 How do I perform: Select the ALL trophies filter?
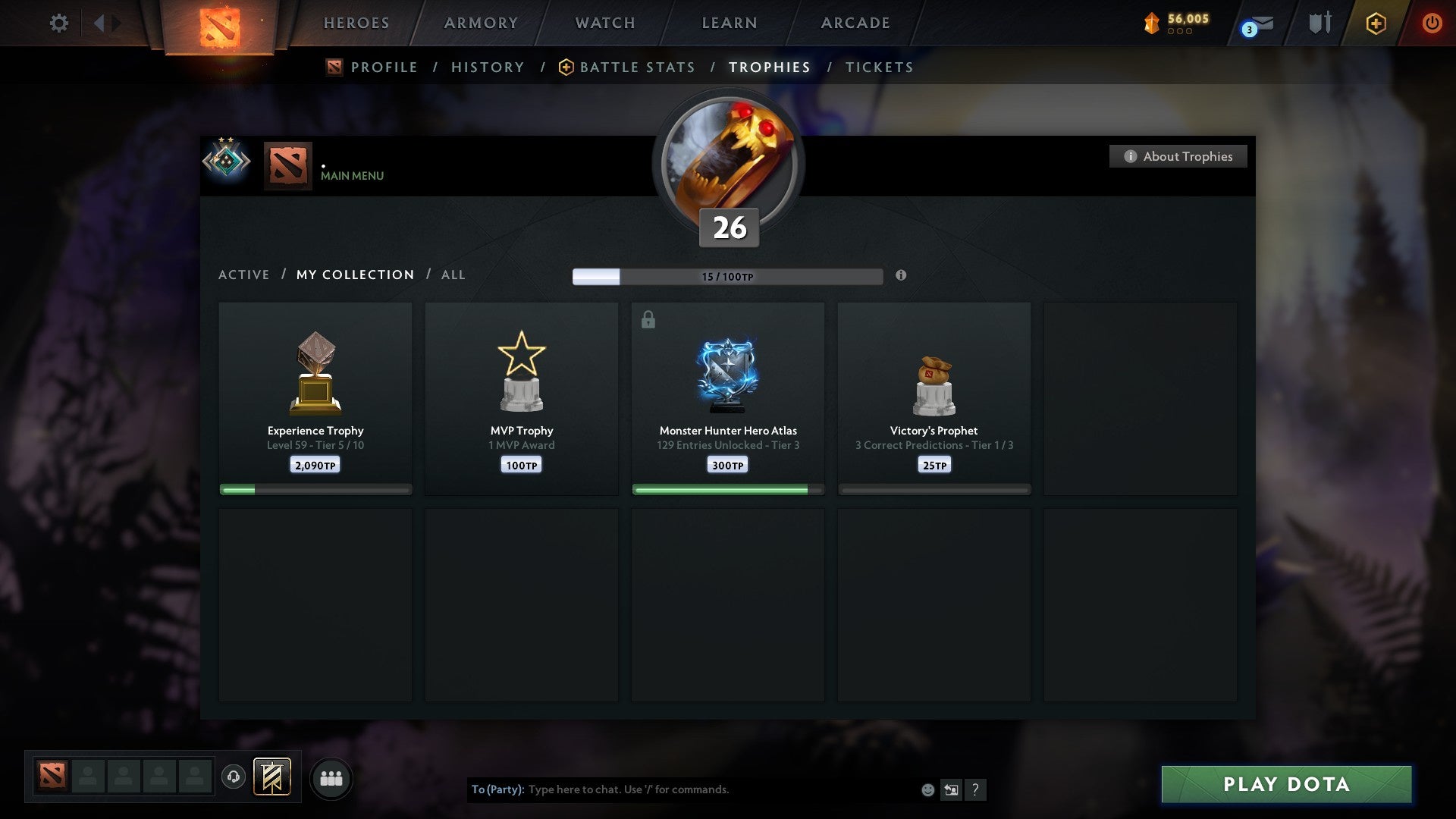[453, 275]
